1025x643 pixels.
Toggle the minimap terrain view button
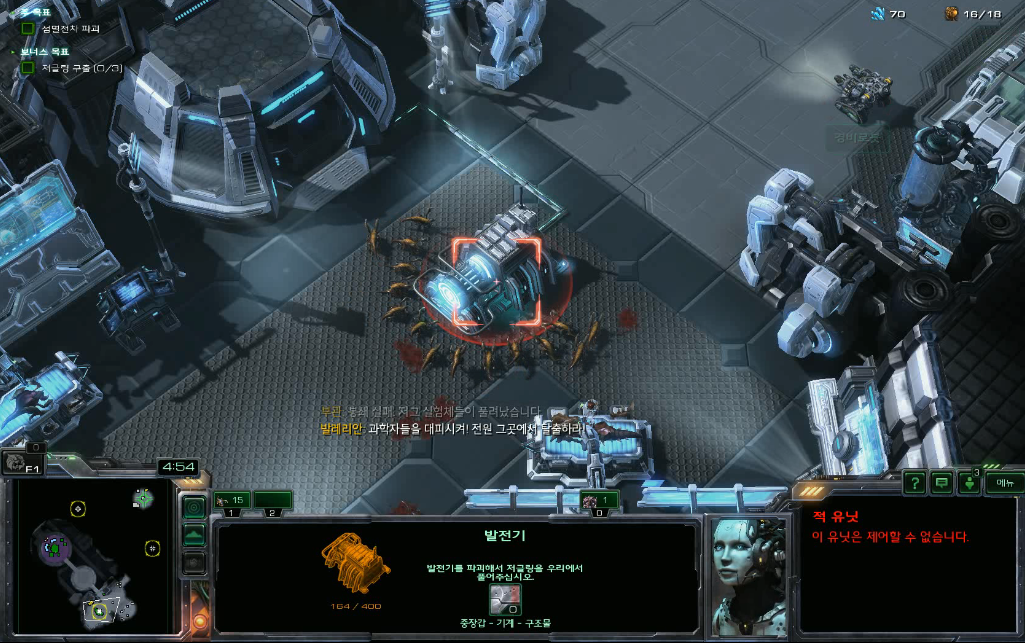click(194, 535)
